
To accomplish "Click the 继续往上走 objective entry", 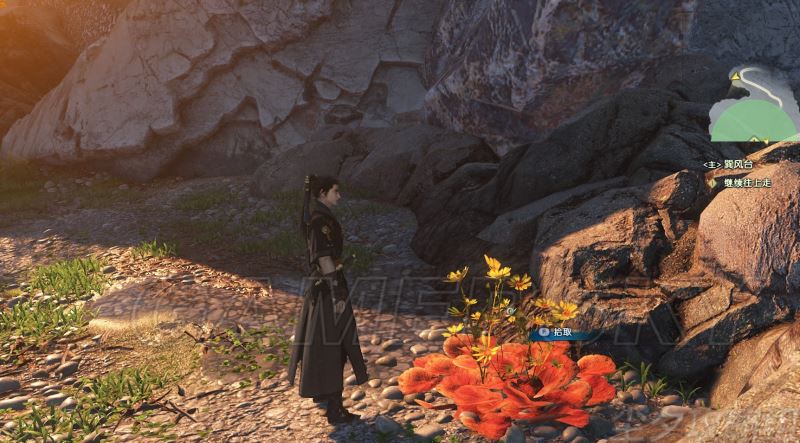I will point(745,183).
